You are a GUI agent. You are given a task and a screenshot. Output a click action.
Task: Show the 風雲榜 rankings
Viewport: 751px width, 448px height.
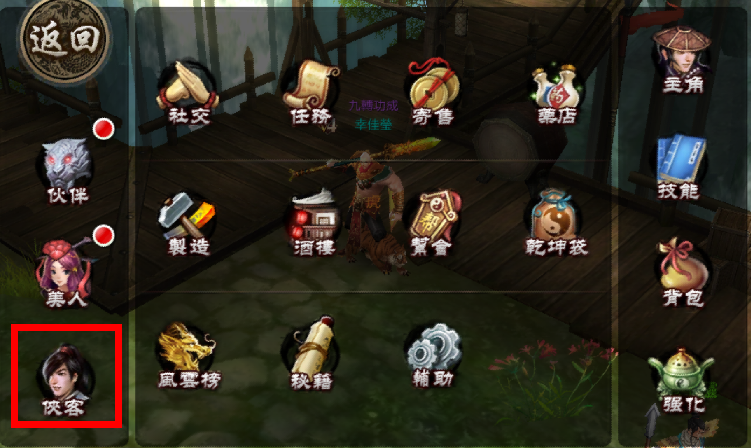187,354
